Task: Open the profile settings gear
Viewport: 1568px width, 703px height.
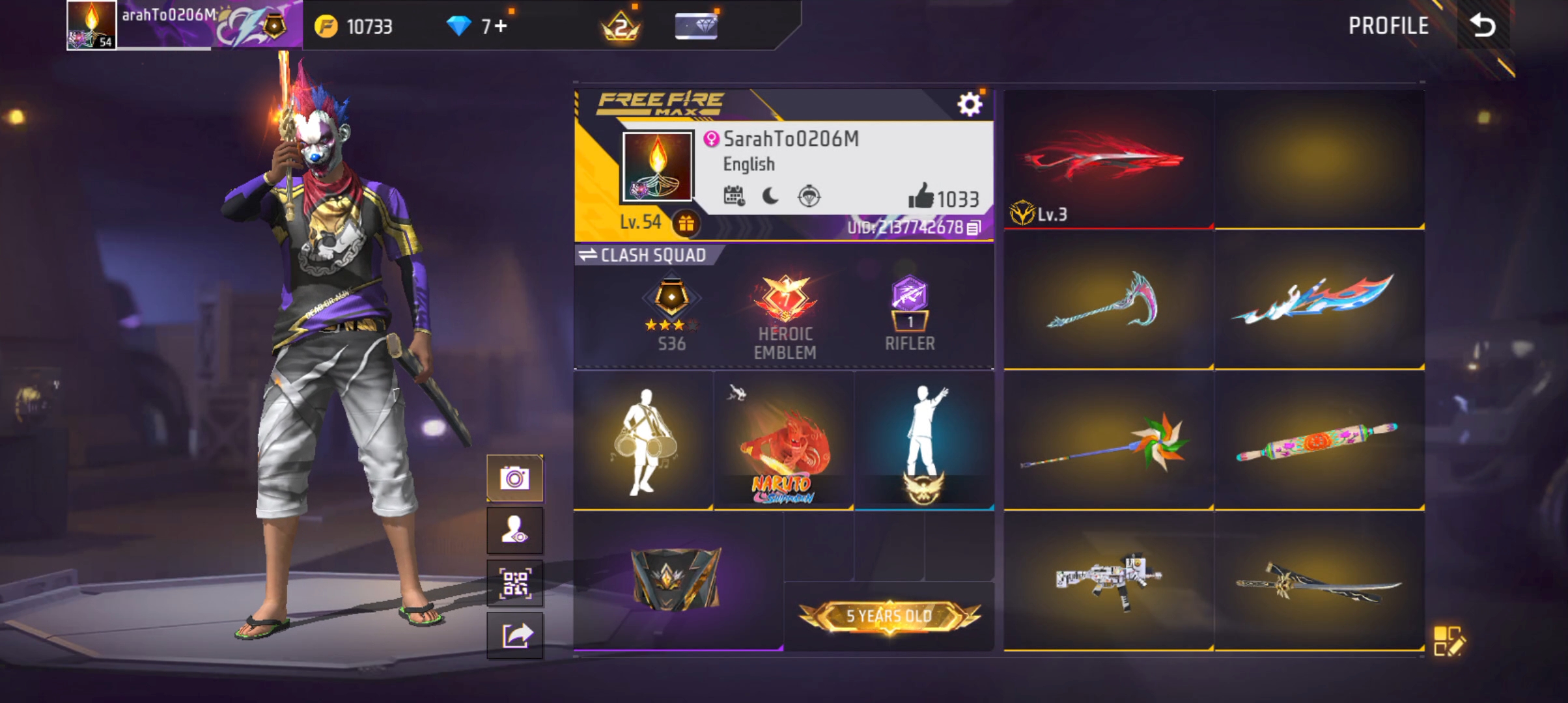Action: (x=970, y=102)
